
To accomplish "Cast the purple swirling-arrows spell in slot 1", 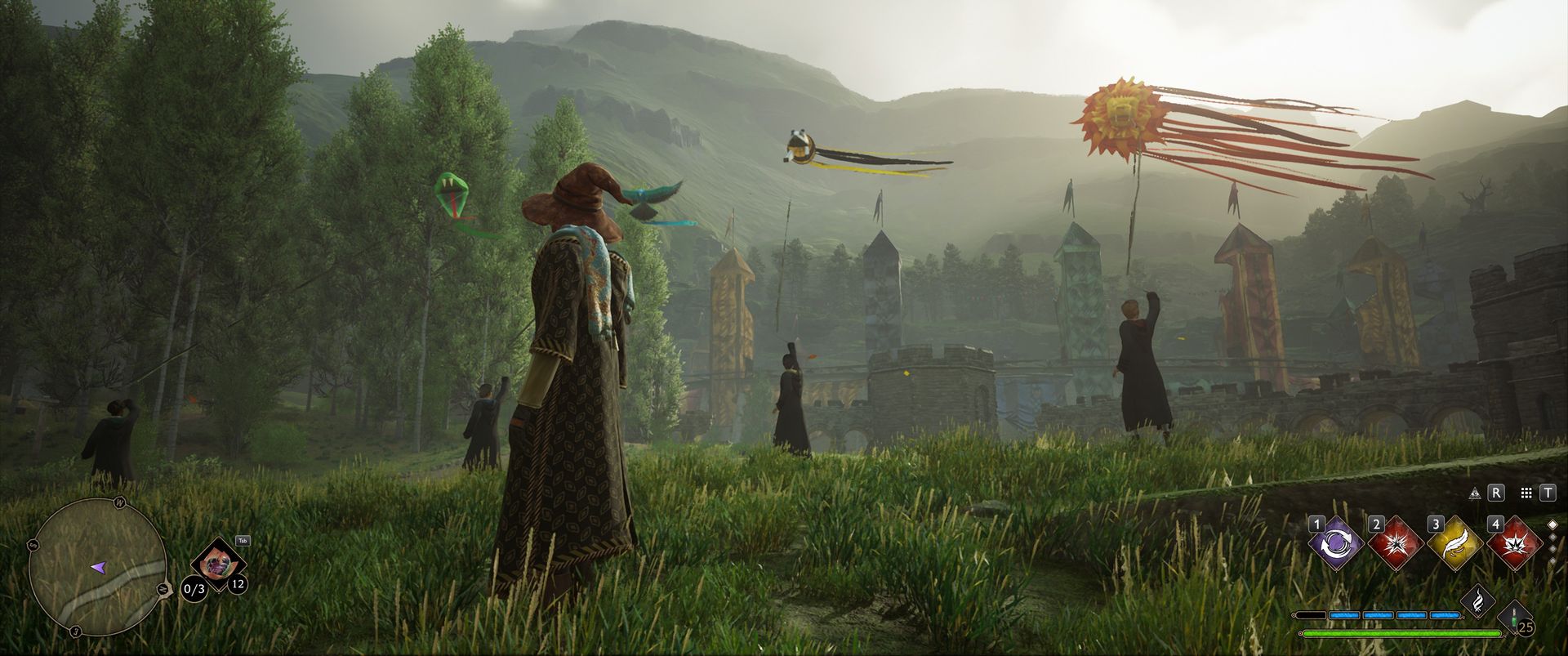I will click(1334, 543).
